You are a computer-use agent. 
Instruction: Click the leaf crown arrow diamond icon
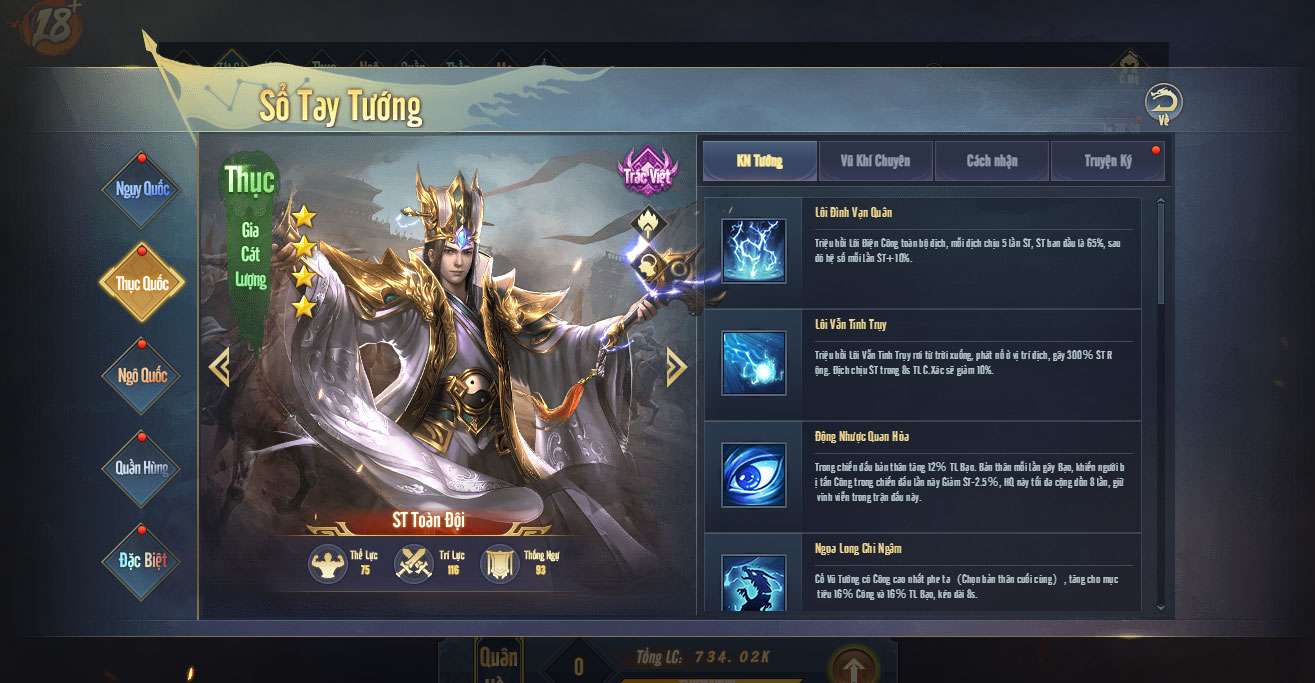click(x=646, y=224)
